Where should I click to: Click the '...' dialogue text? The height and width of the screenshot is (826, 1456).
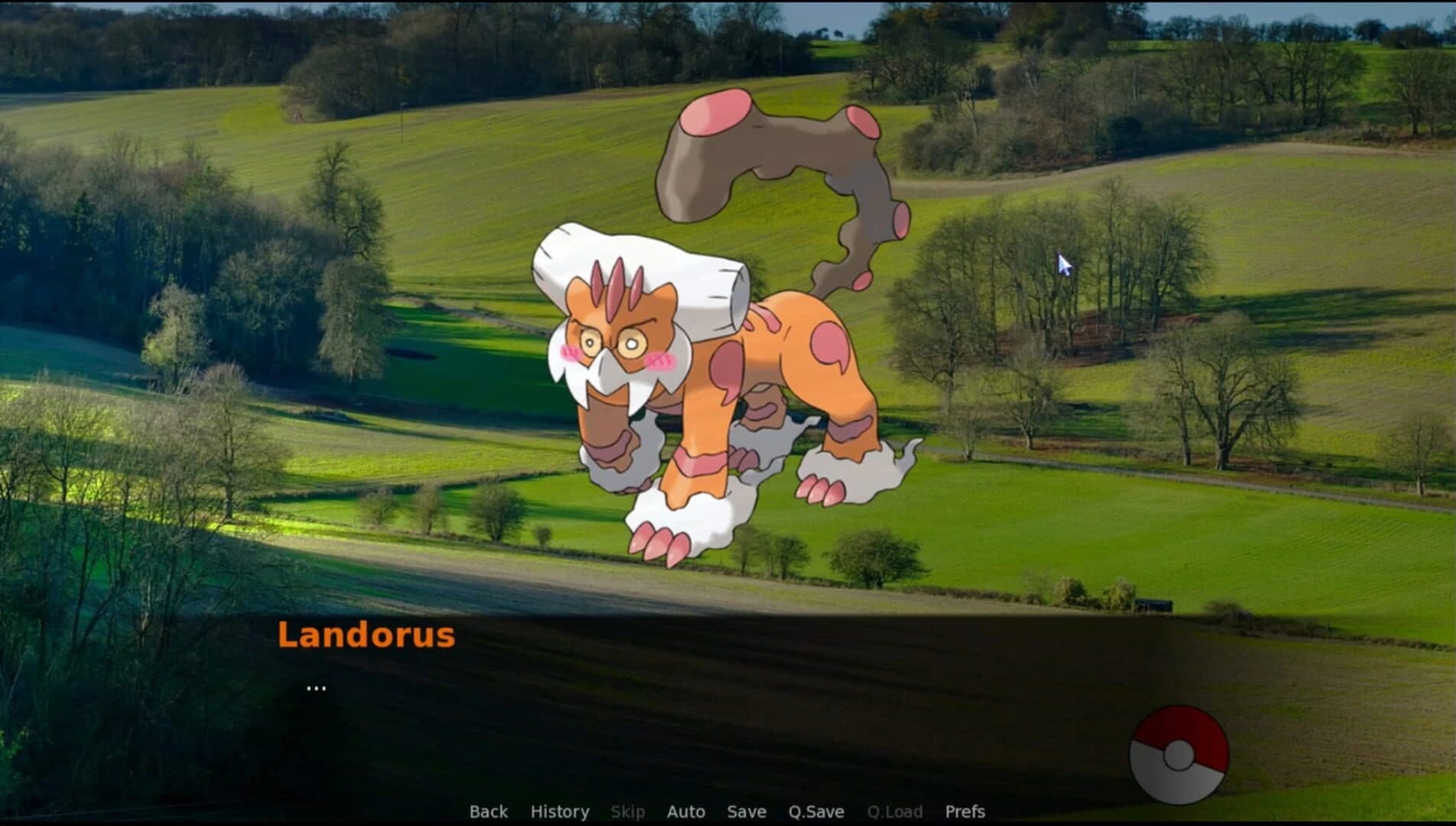317,687
